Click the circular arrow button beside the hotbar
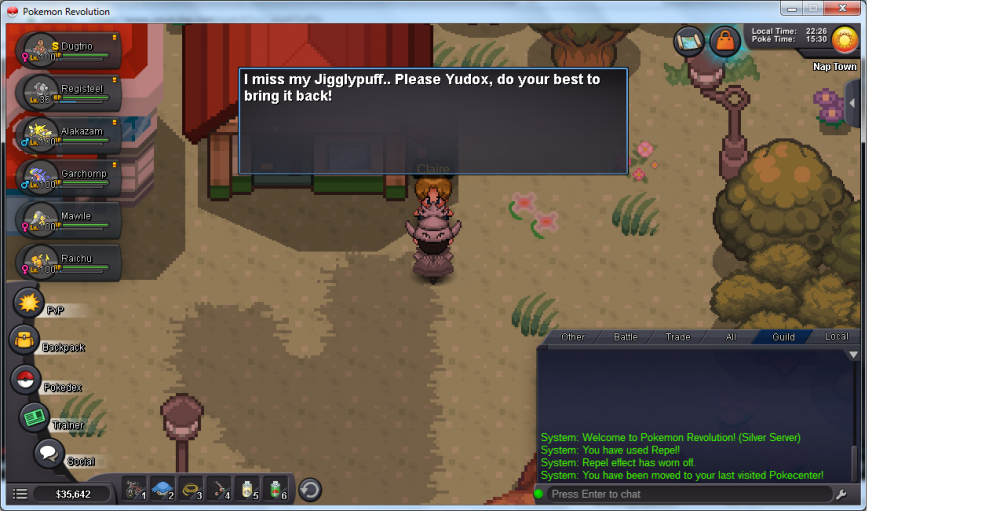The height and width of the screenshot is (511, 1000). pyautogui.click(x=310, y=490)
